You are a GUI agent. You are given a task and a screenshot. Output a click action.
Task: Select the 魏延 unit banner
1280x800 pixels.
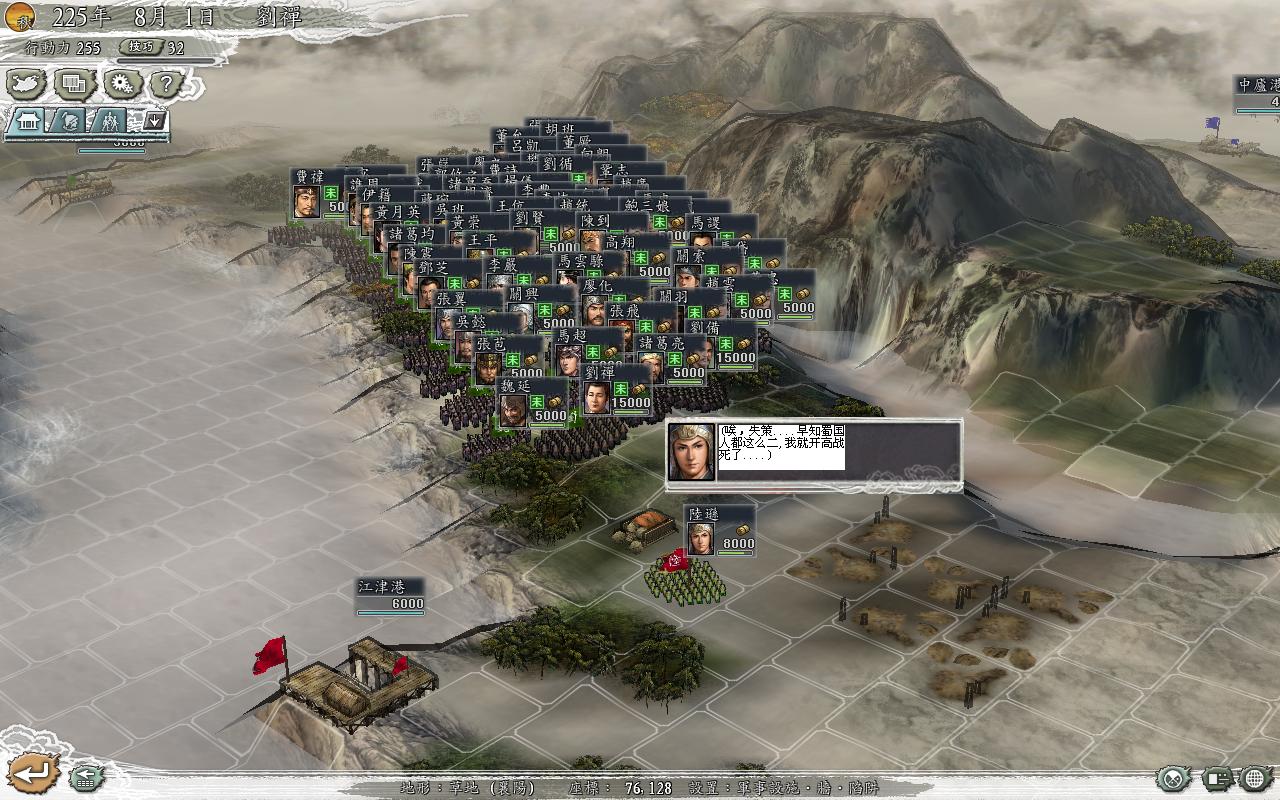coord(532,402)
